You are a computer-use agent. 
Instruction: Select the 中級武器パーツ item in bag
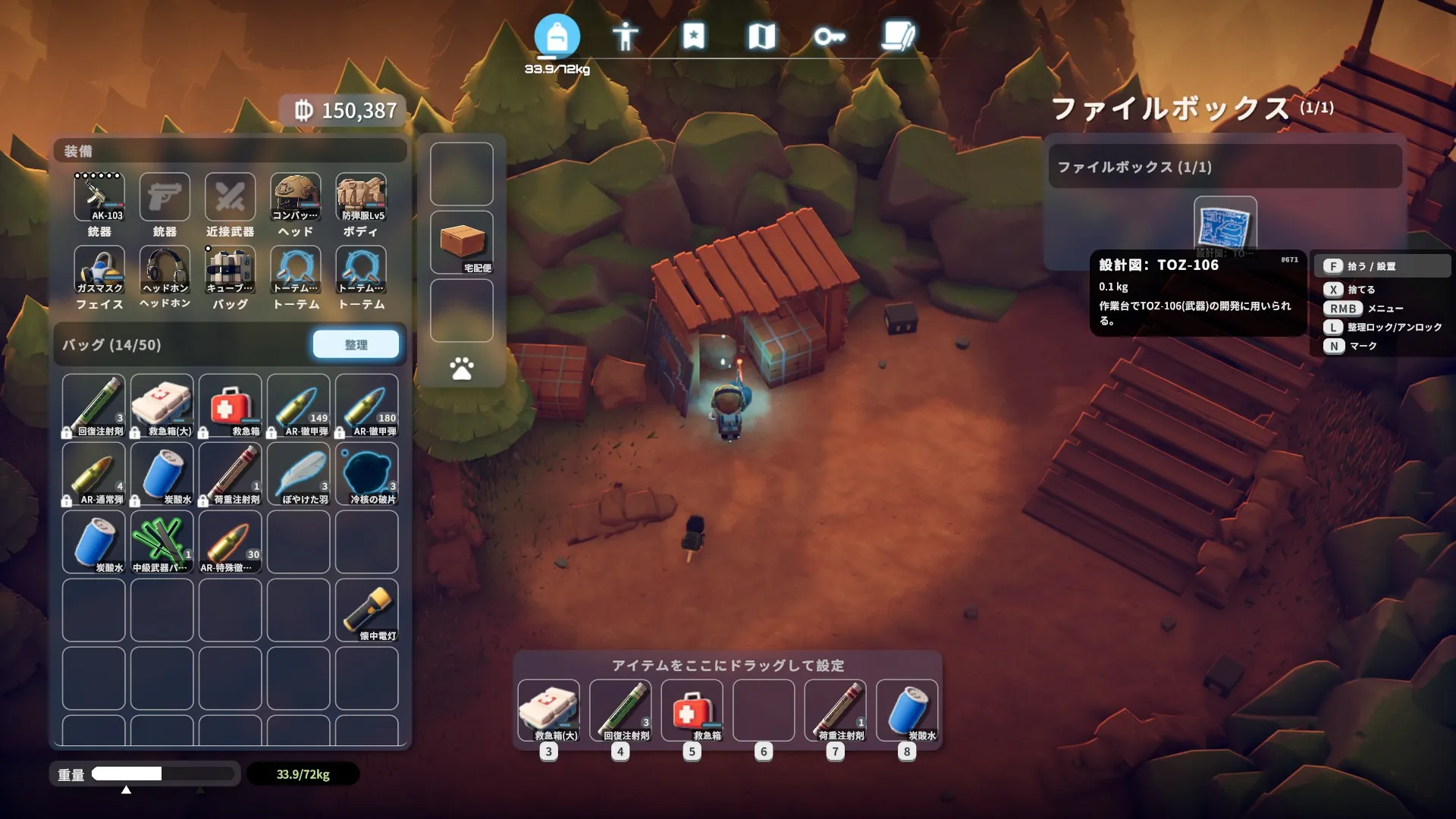pos(162,542)
